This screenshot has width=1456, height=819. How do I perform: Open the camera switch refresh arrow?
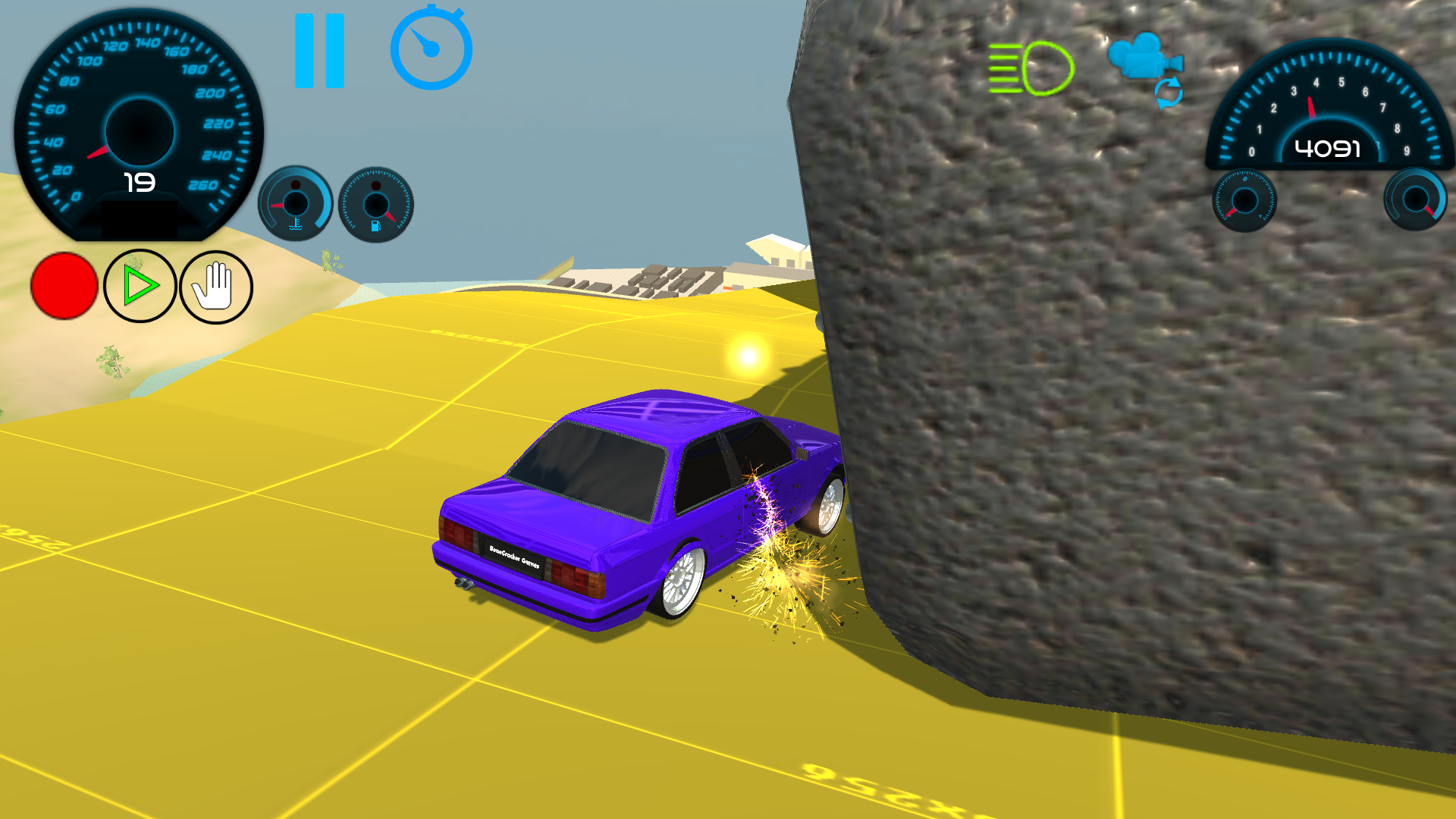coord(1168,91)
